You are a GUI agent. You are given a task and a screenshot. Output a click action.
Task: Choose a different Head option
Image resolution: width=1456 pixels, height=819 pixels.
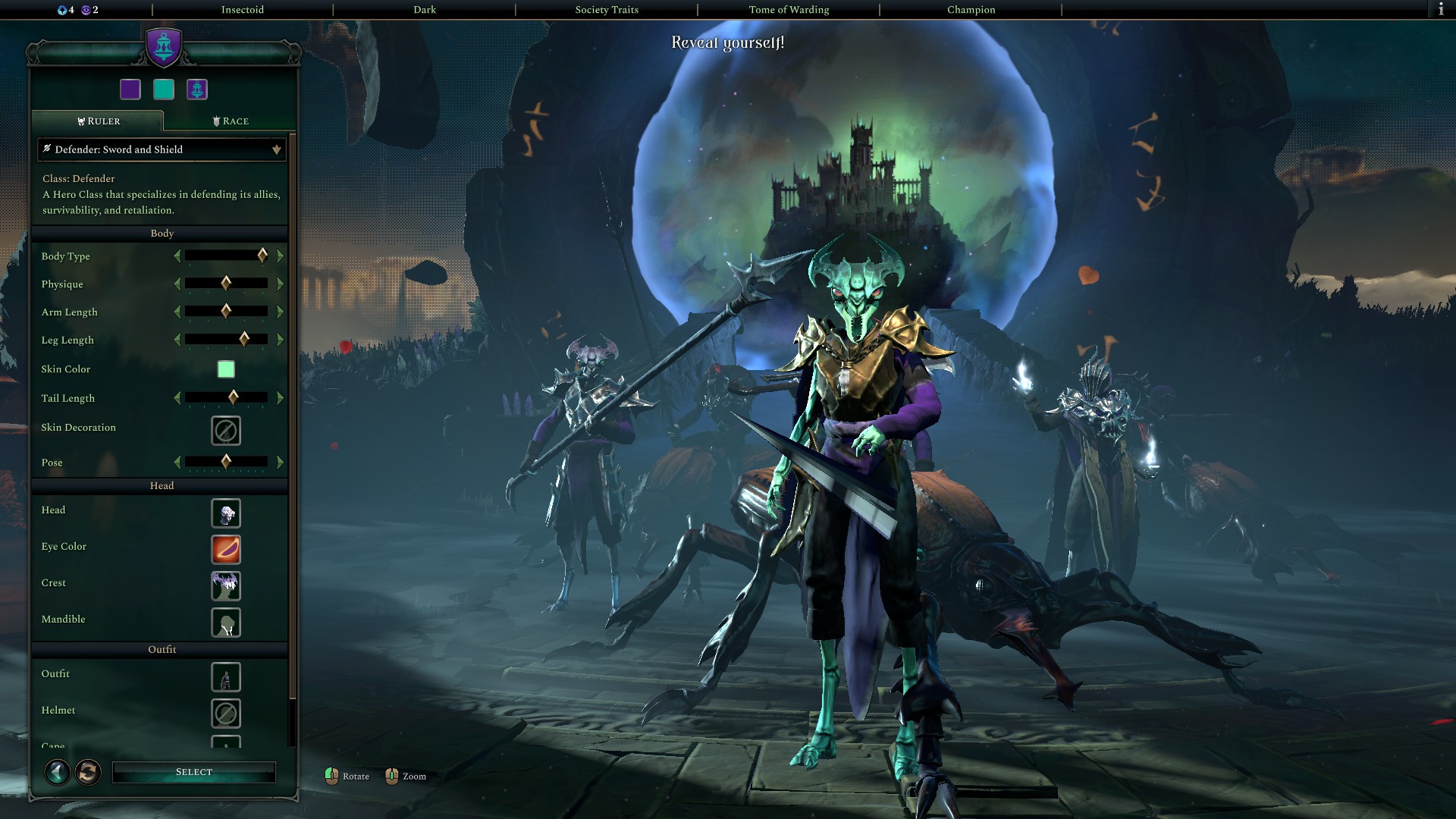(x=226, y=513)
